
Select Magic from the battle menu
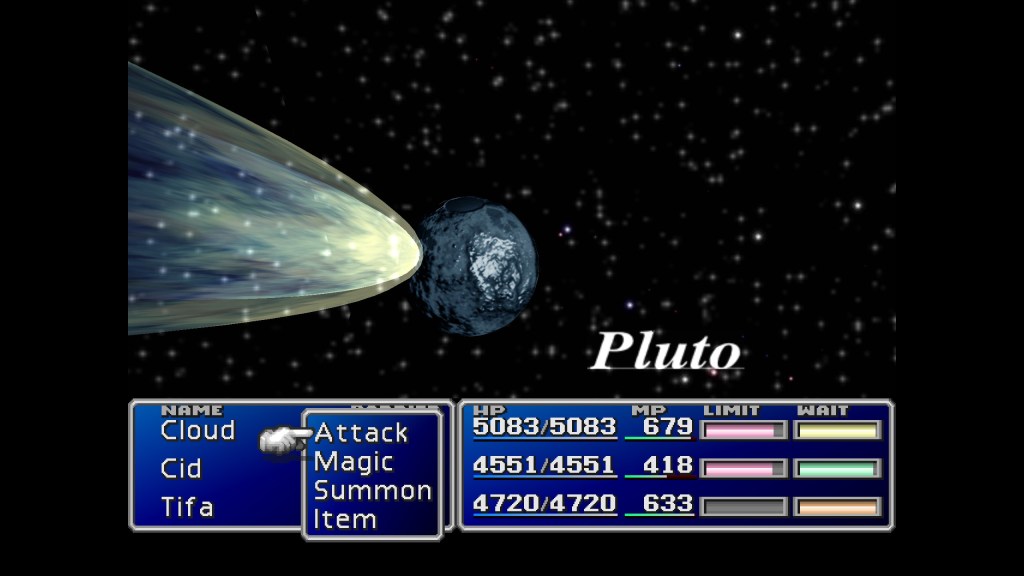click(x=354, y=462)
